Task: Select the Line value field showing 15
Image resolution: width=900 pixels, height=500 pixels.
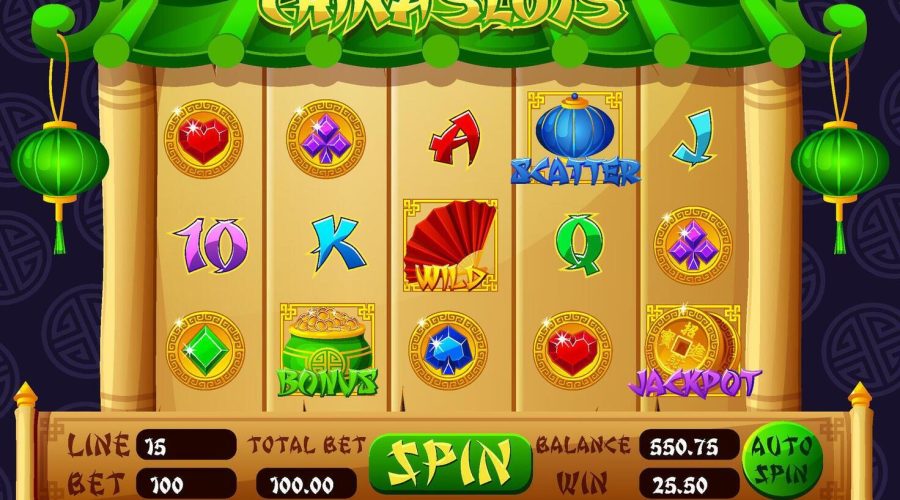Action: coord(186,445)
